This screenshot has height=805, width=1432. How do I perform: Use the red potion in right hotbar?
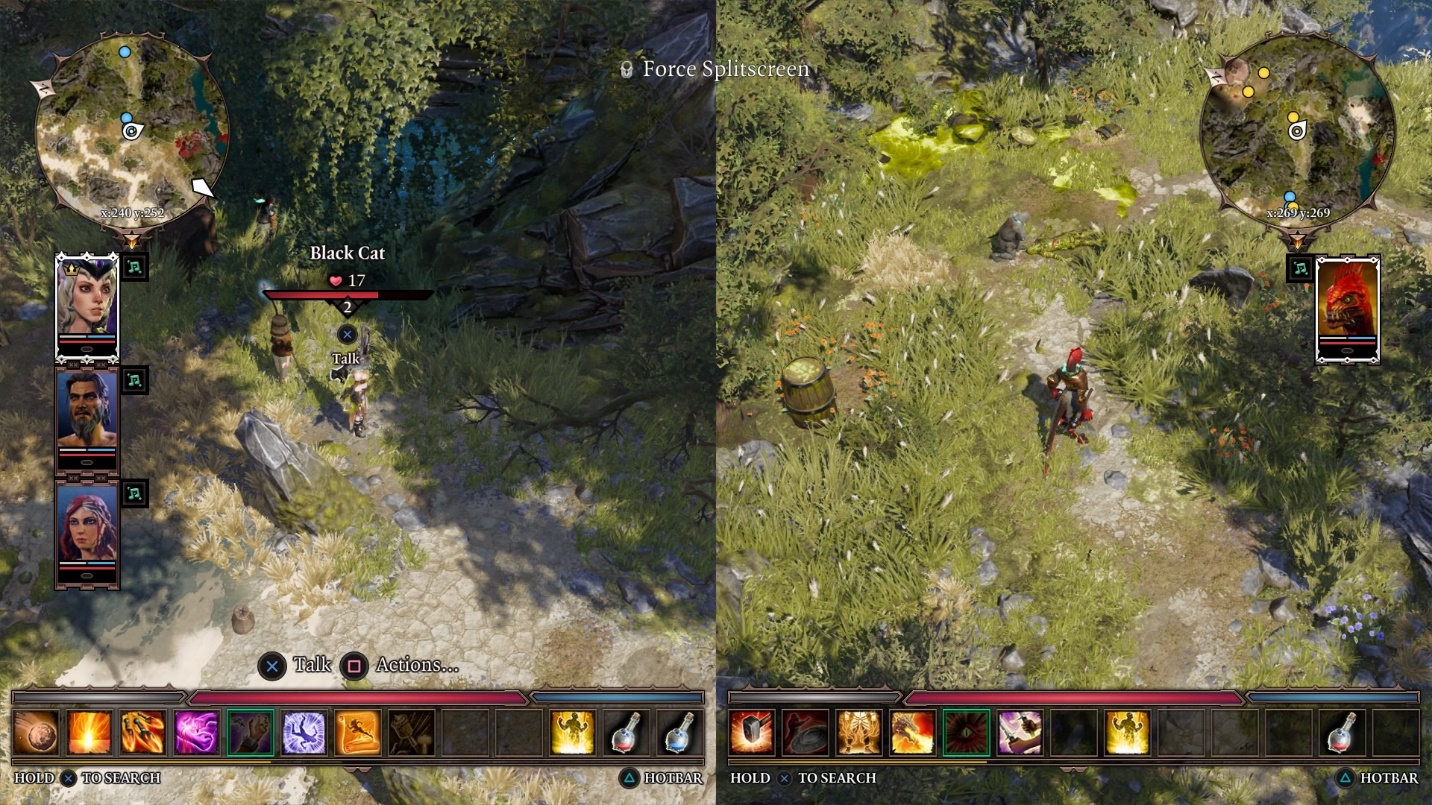tap(1342, 732)
